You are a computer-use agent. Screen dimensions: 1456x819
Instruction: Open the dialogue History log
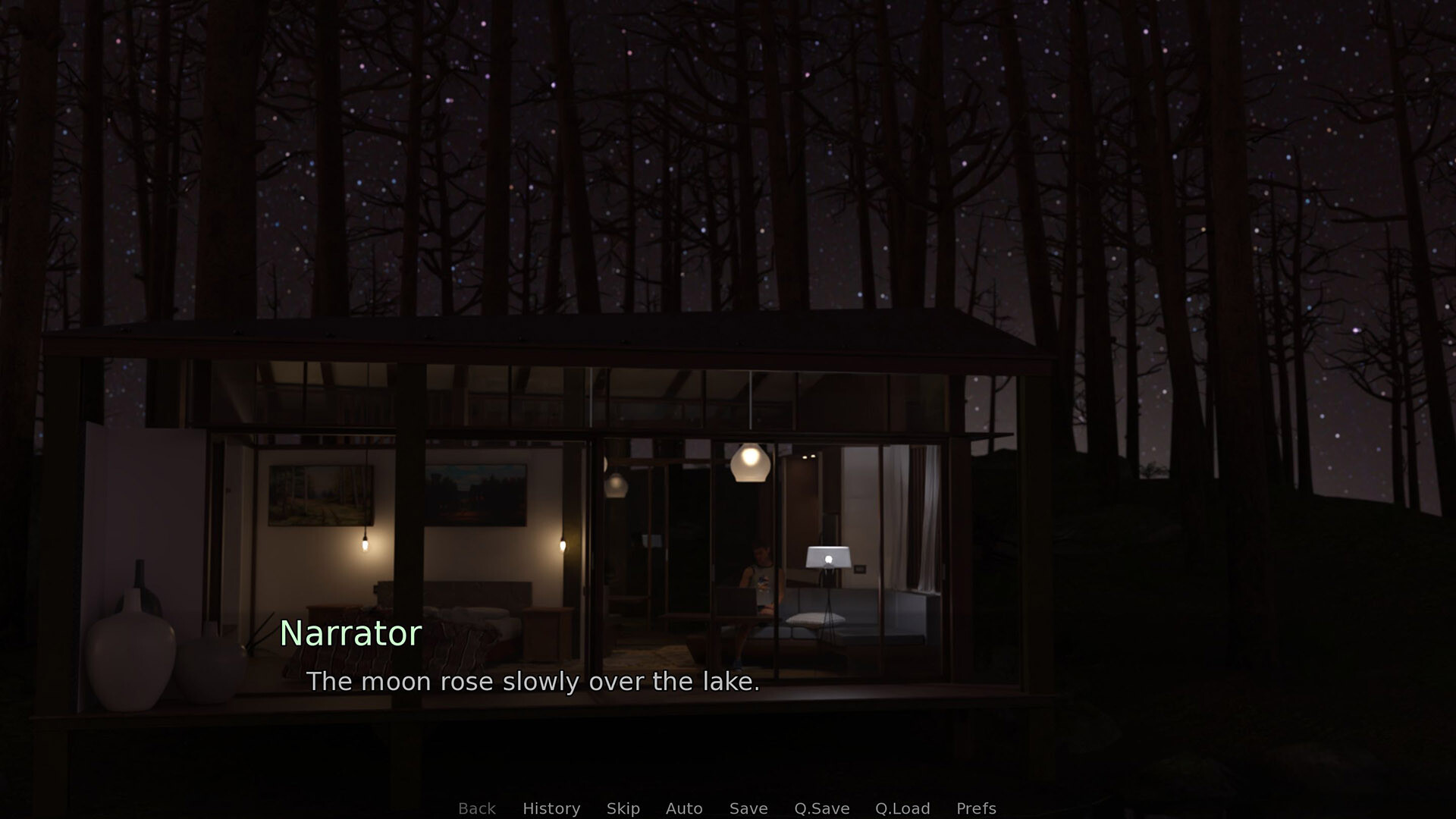[551, 808]
